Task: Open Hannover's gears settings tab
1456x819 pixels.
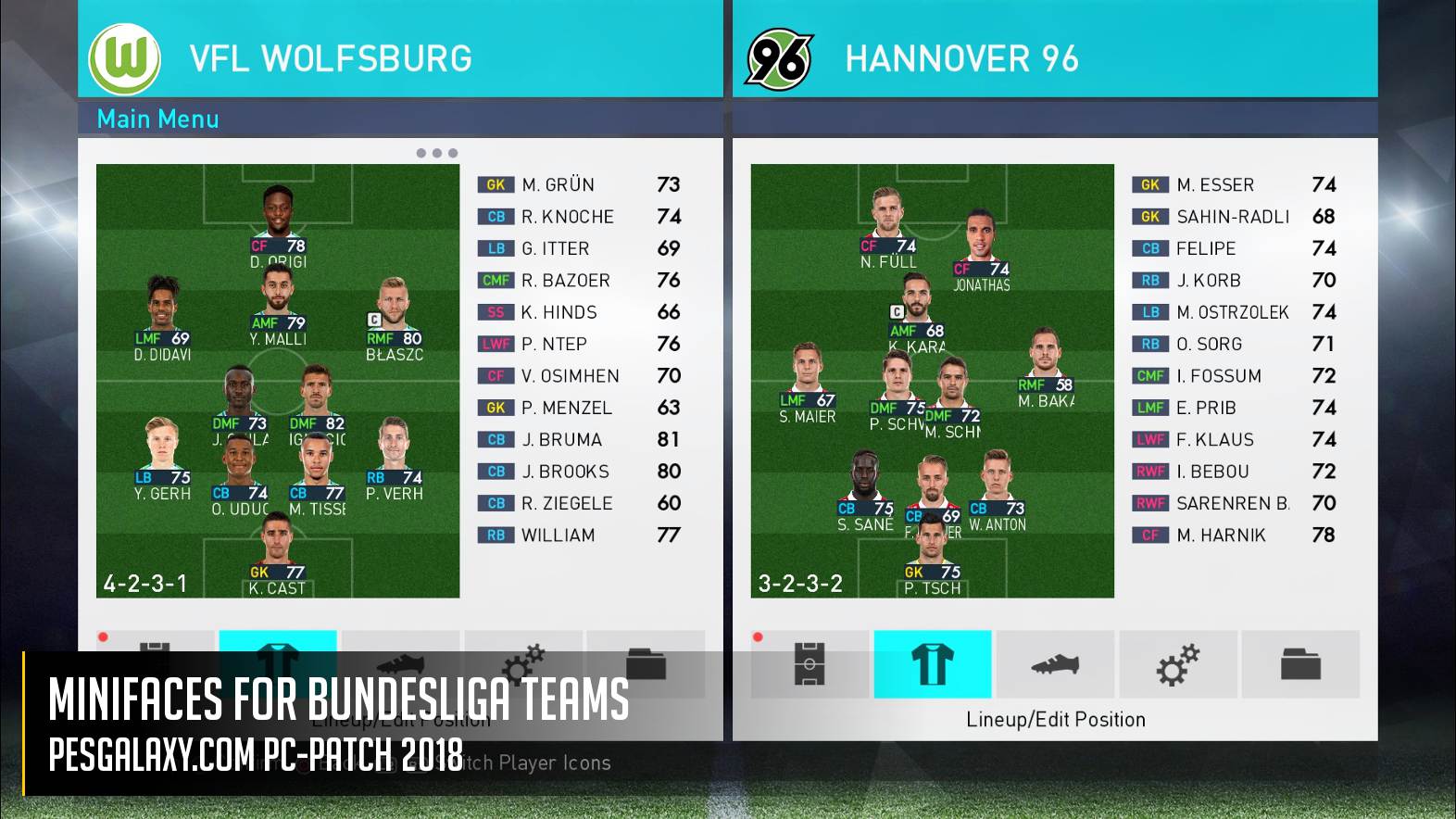Action: pyautogui.click(x=1177, y=664)
